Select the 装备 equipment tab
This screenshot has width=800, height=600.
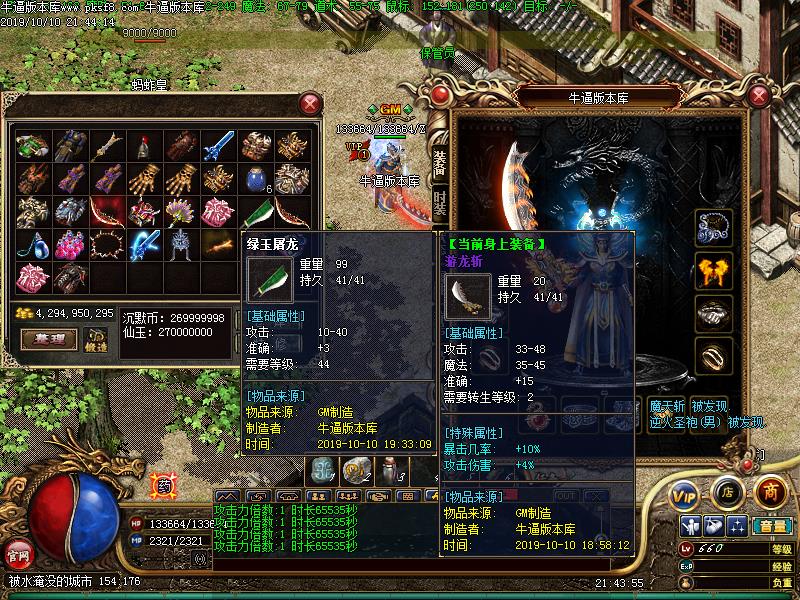(440, 161)
